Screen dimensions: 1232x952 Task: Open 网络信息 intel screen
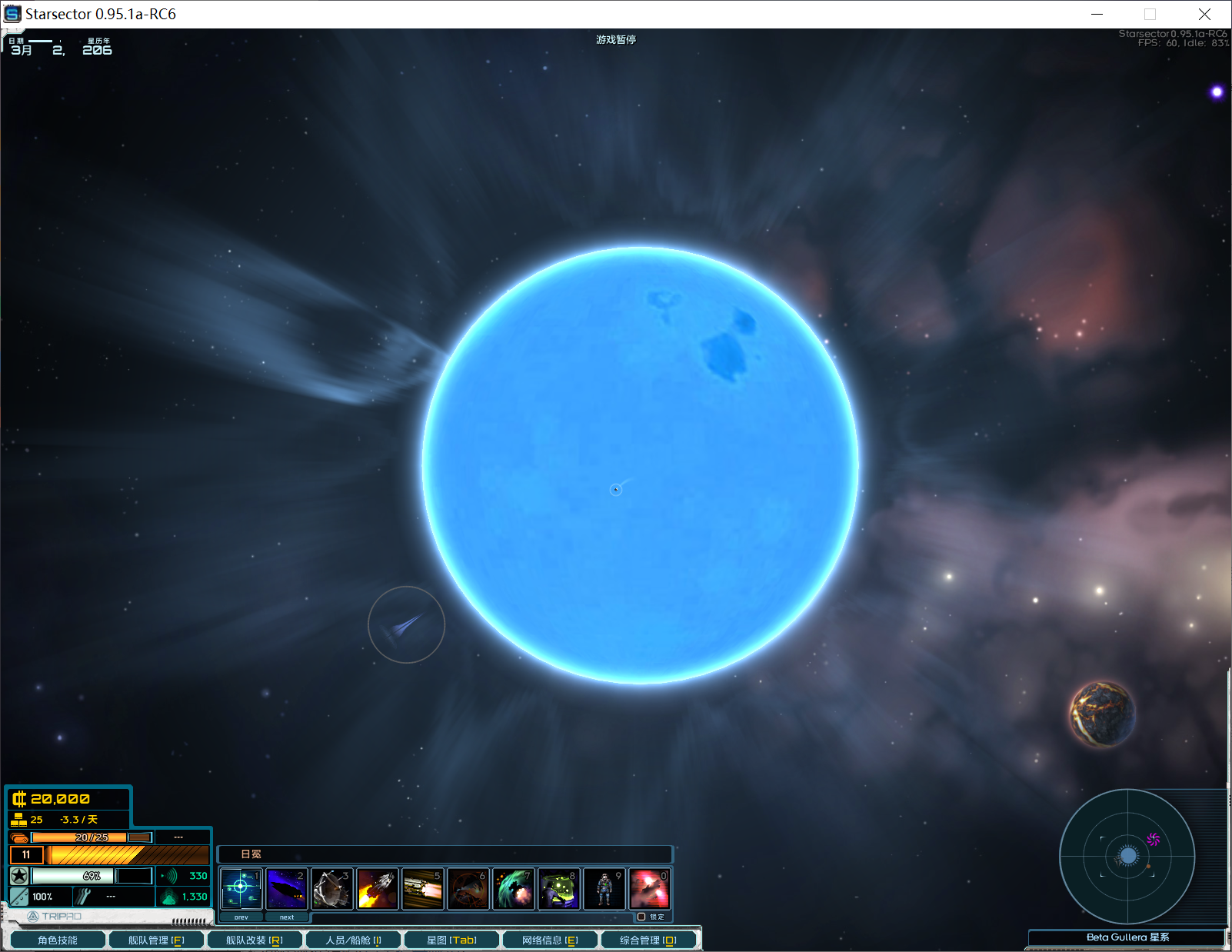tap(550, 940)
